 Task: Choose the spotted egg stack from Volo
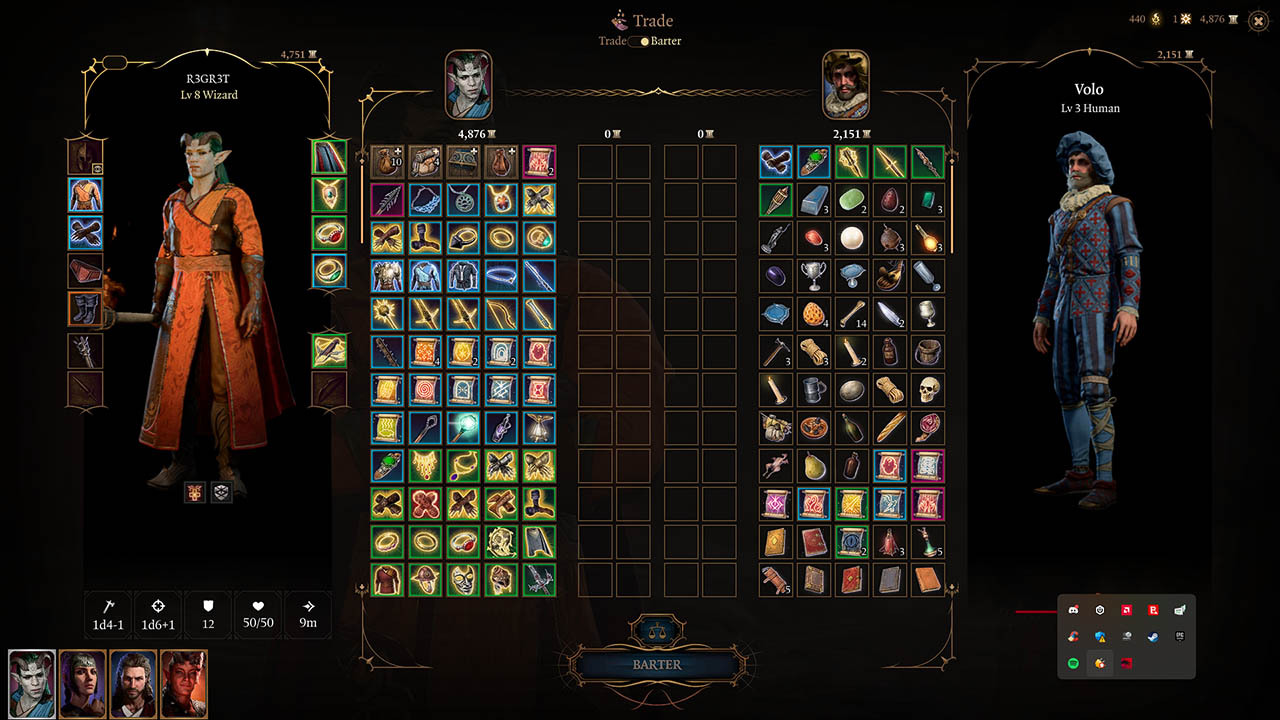point(813,314)
